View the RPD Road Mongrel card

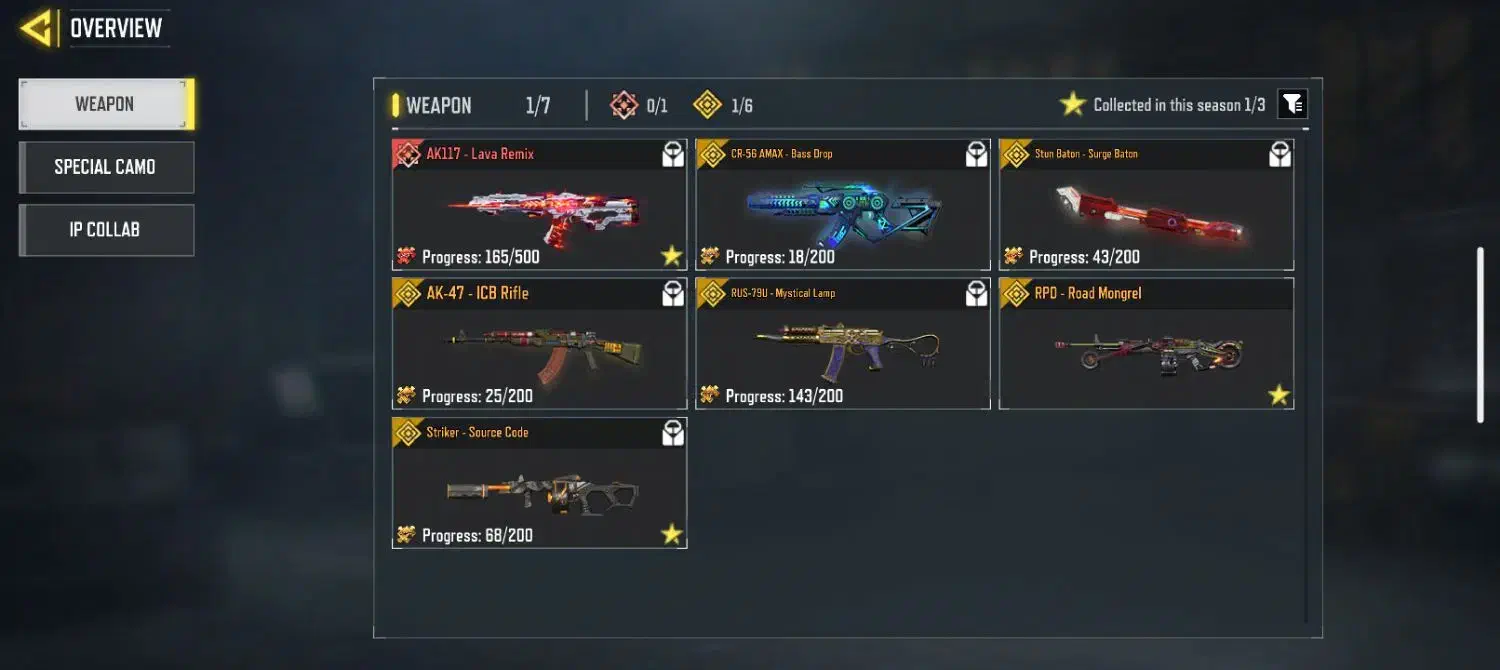pyautogui.click(x=1146, y=344)
